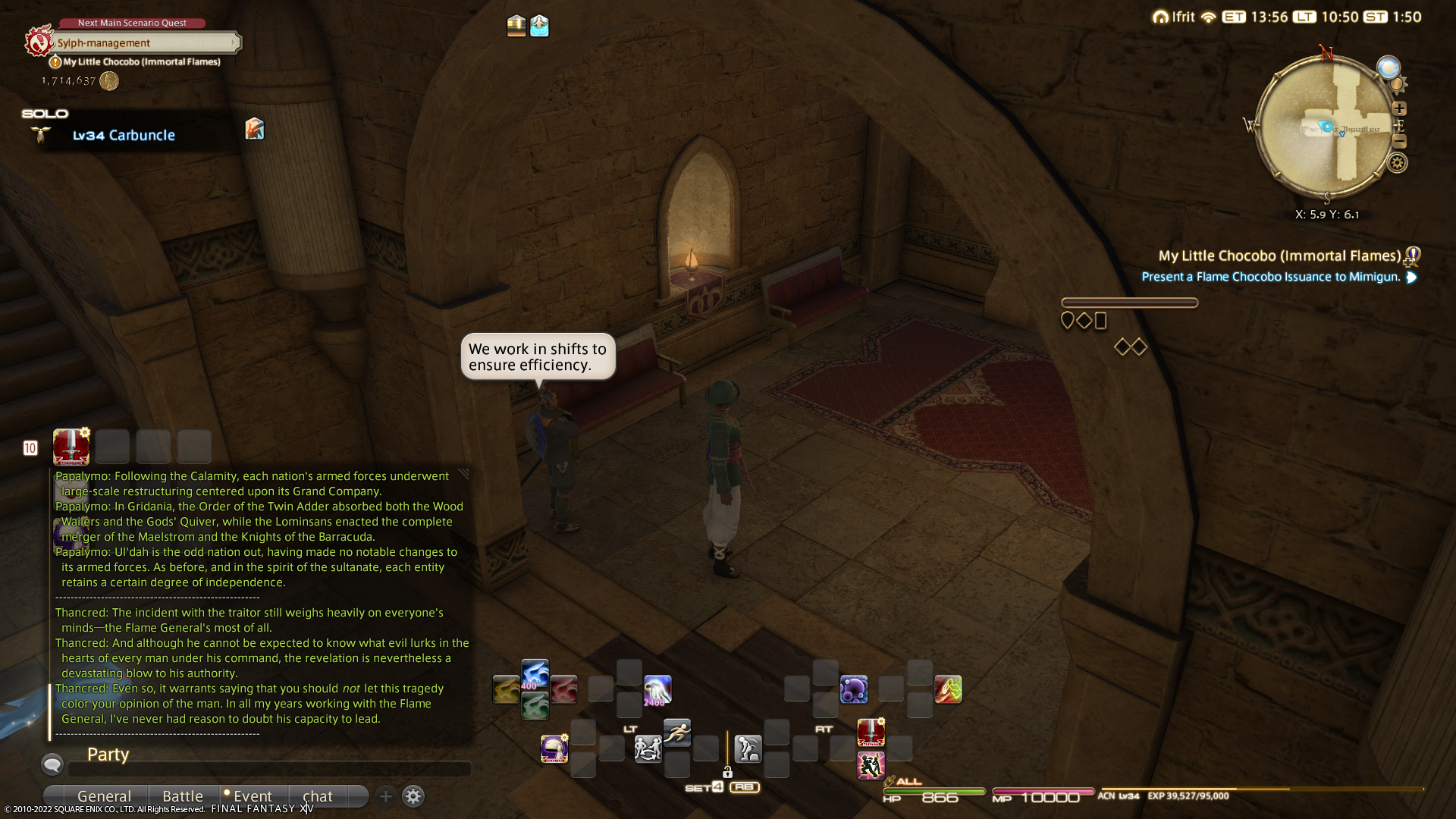Open the chat mode speech bubble button

tap(52, 764)
